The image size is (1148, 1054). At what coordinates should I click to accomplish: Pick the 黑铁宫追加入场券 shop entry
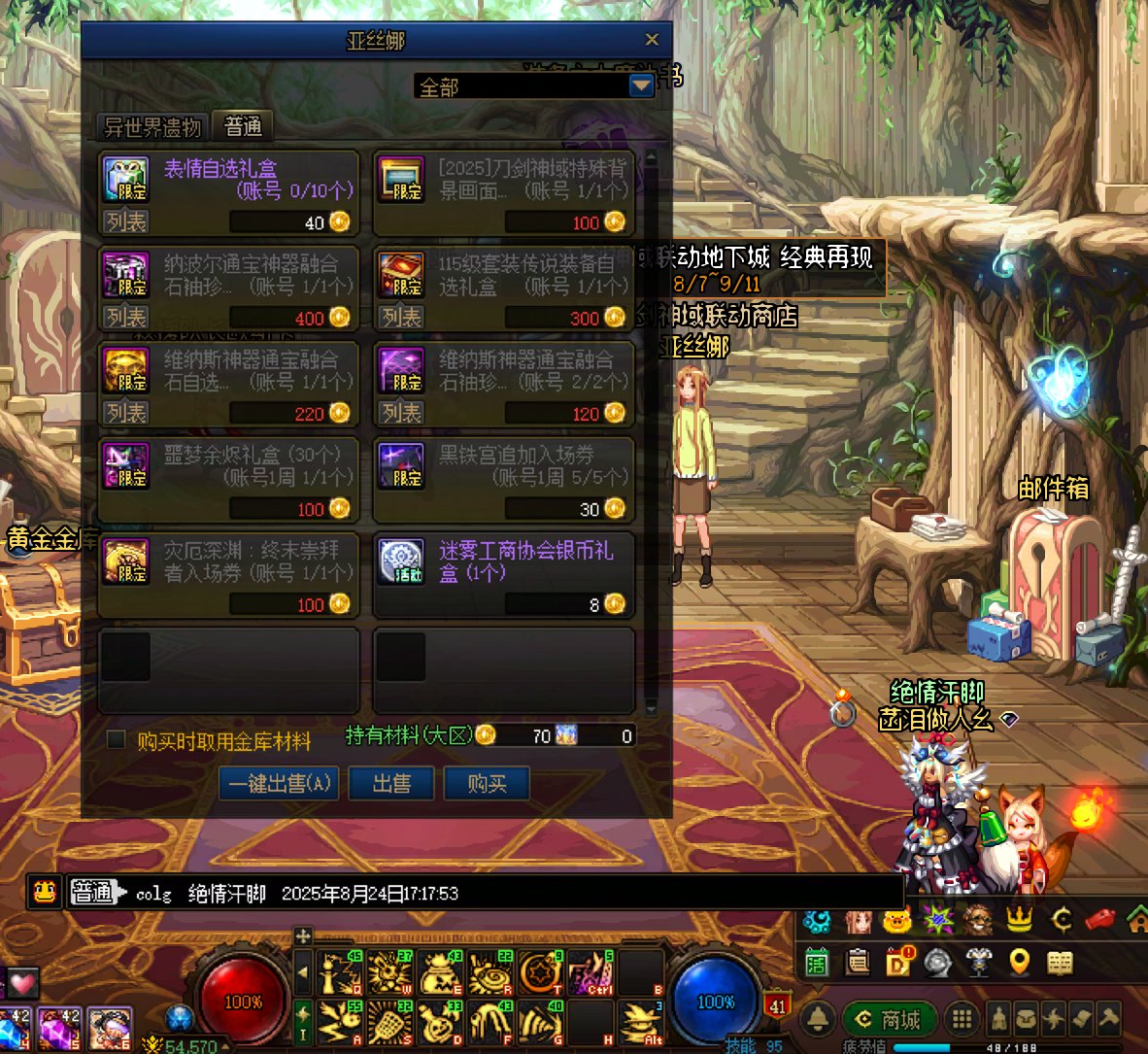[x=504, y=466]
